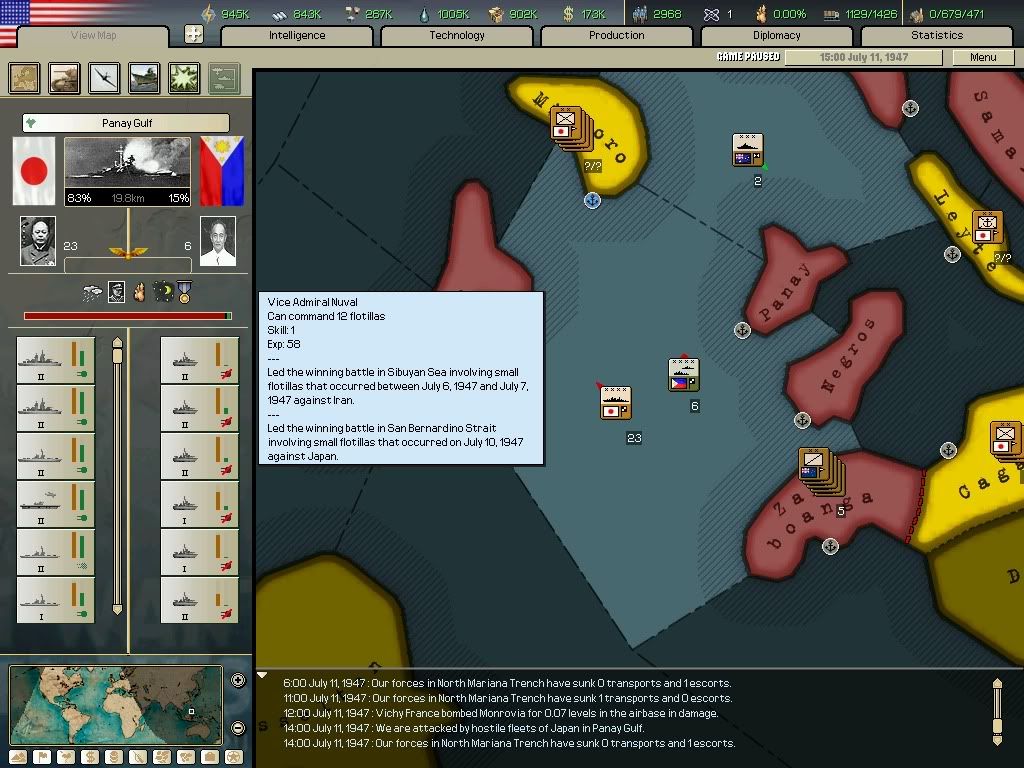Zoom in with the minimap plus button
Screen dimensions: 1024x768
pyautogui.click(x=238, y=681)
